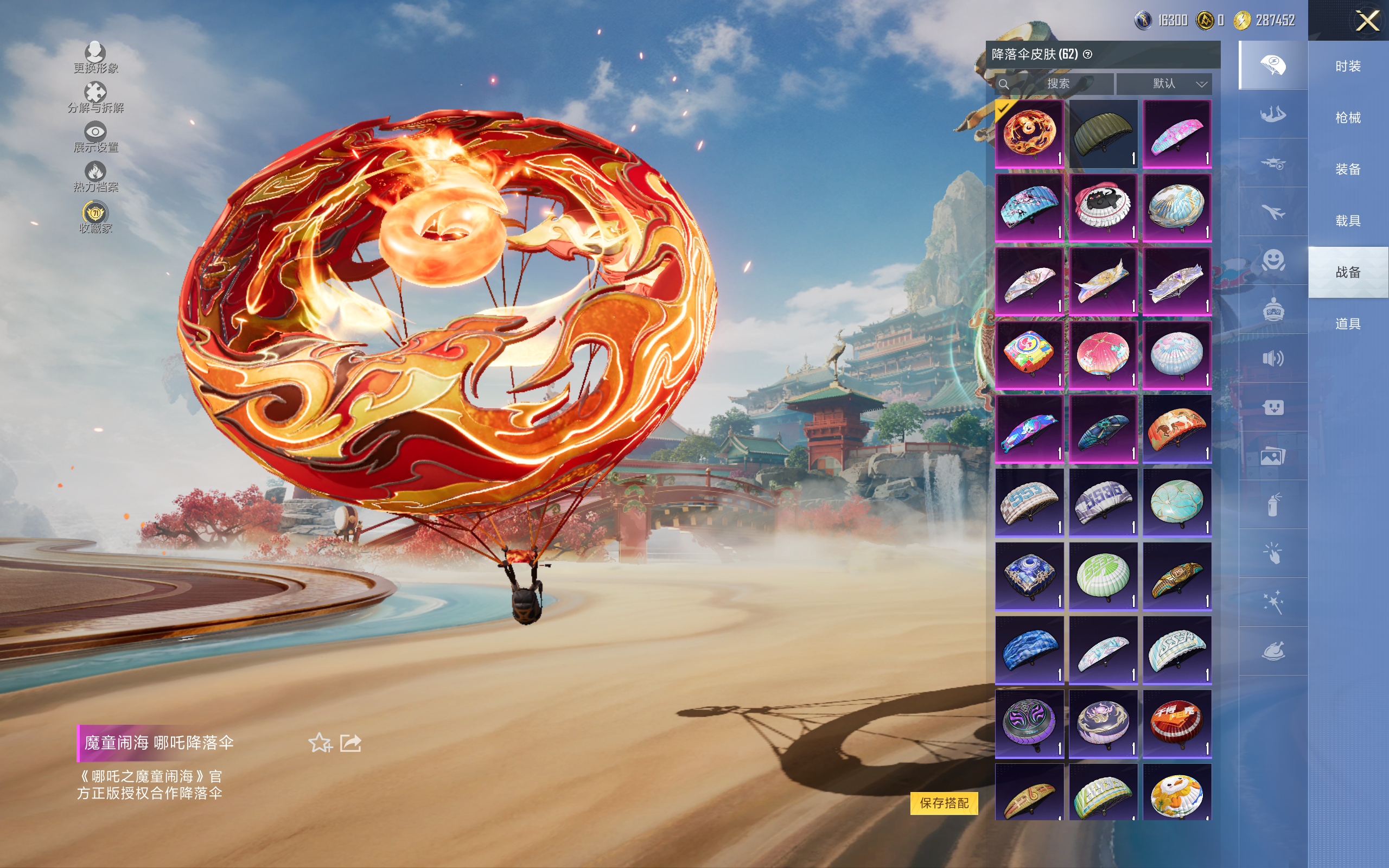Save the loadout with 保存搭配

944,802
